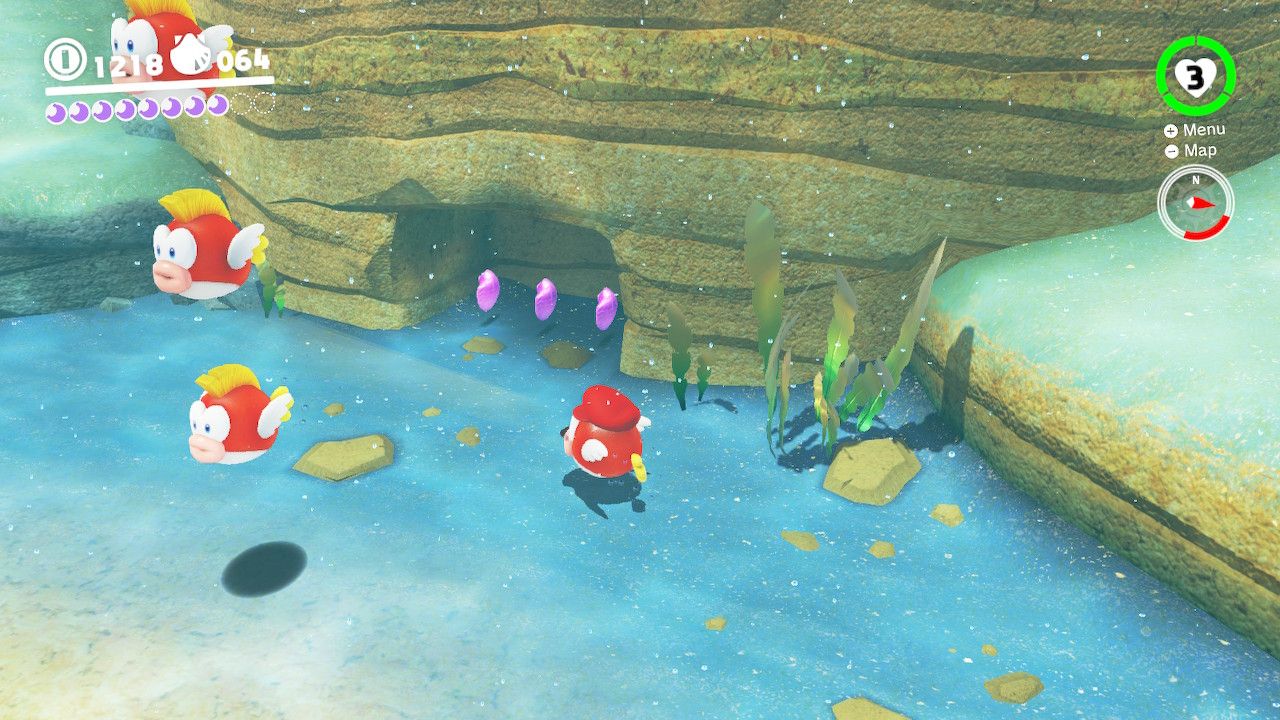This screenshot has width=1280, height=720.
Task: Click the leftmost health wedge icon
Action: pyautogui.click(x=57, y=110)
